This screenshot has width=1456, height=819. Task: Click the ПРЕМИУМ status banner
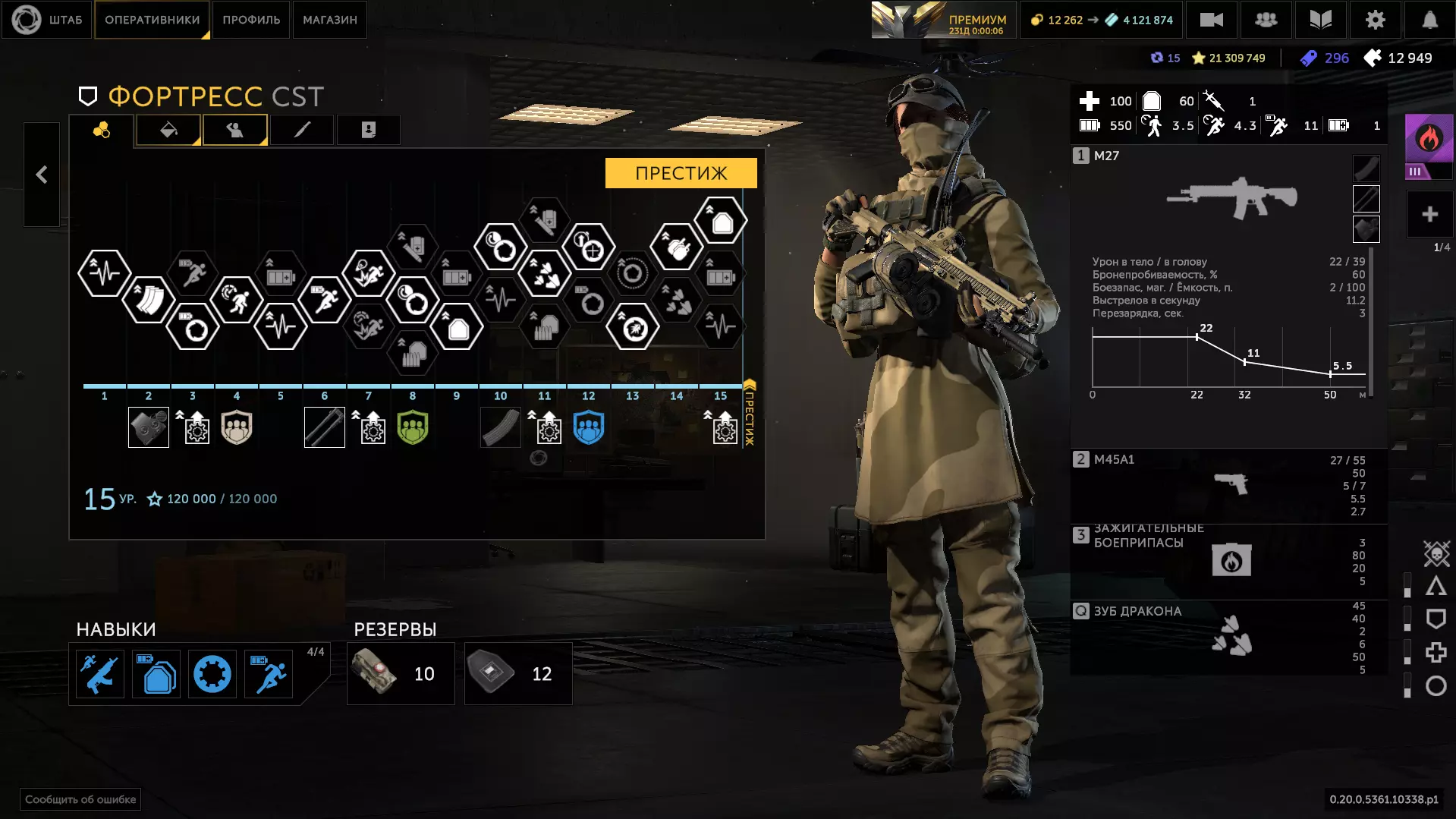click(x=943, y=20)
